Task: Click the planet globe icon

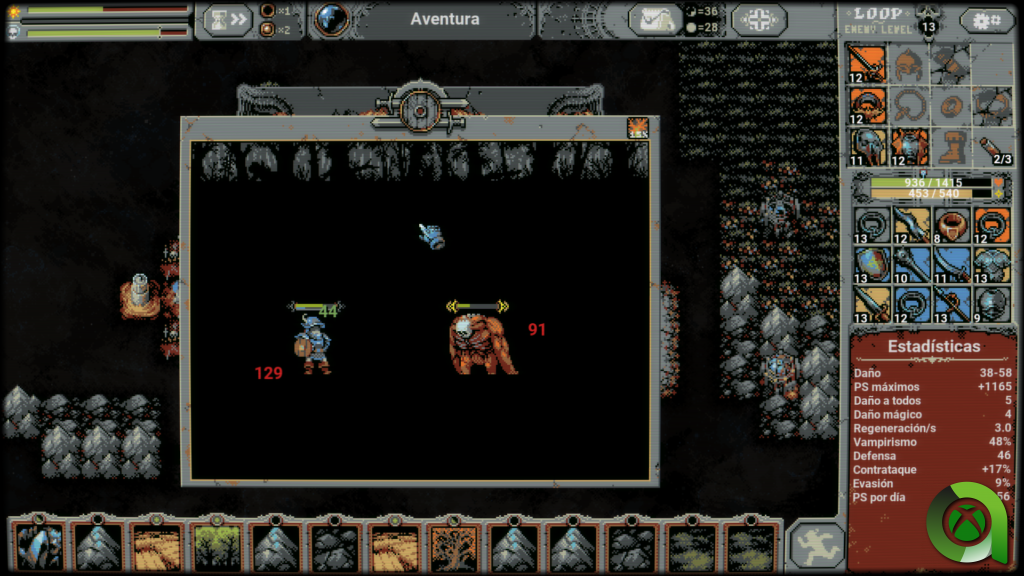Action: (332, 19)
